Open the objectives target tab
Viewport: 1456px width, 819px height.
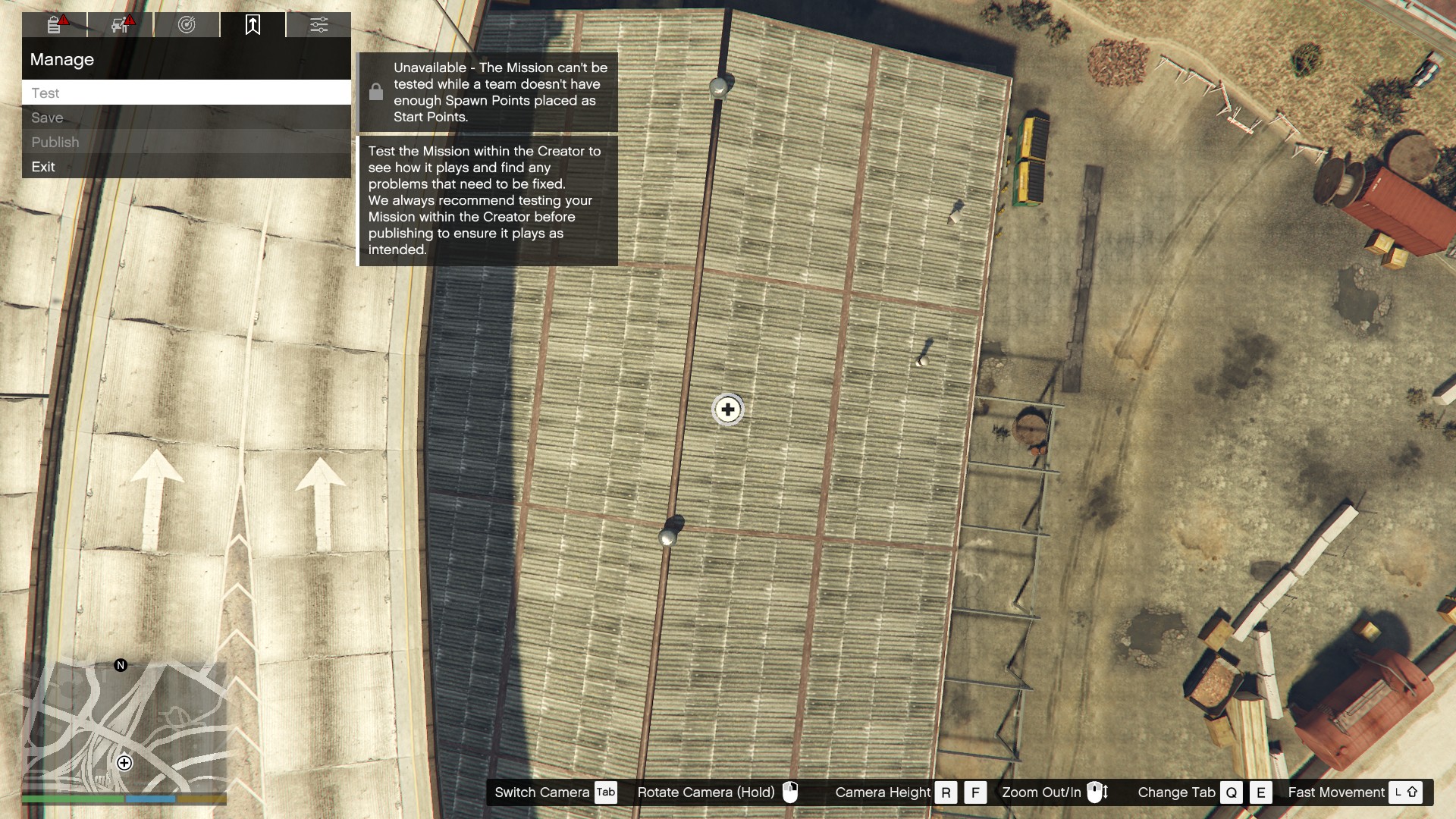point(186,25)
